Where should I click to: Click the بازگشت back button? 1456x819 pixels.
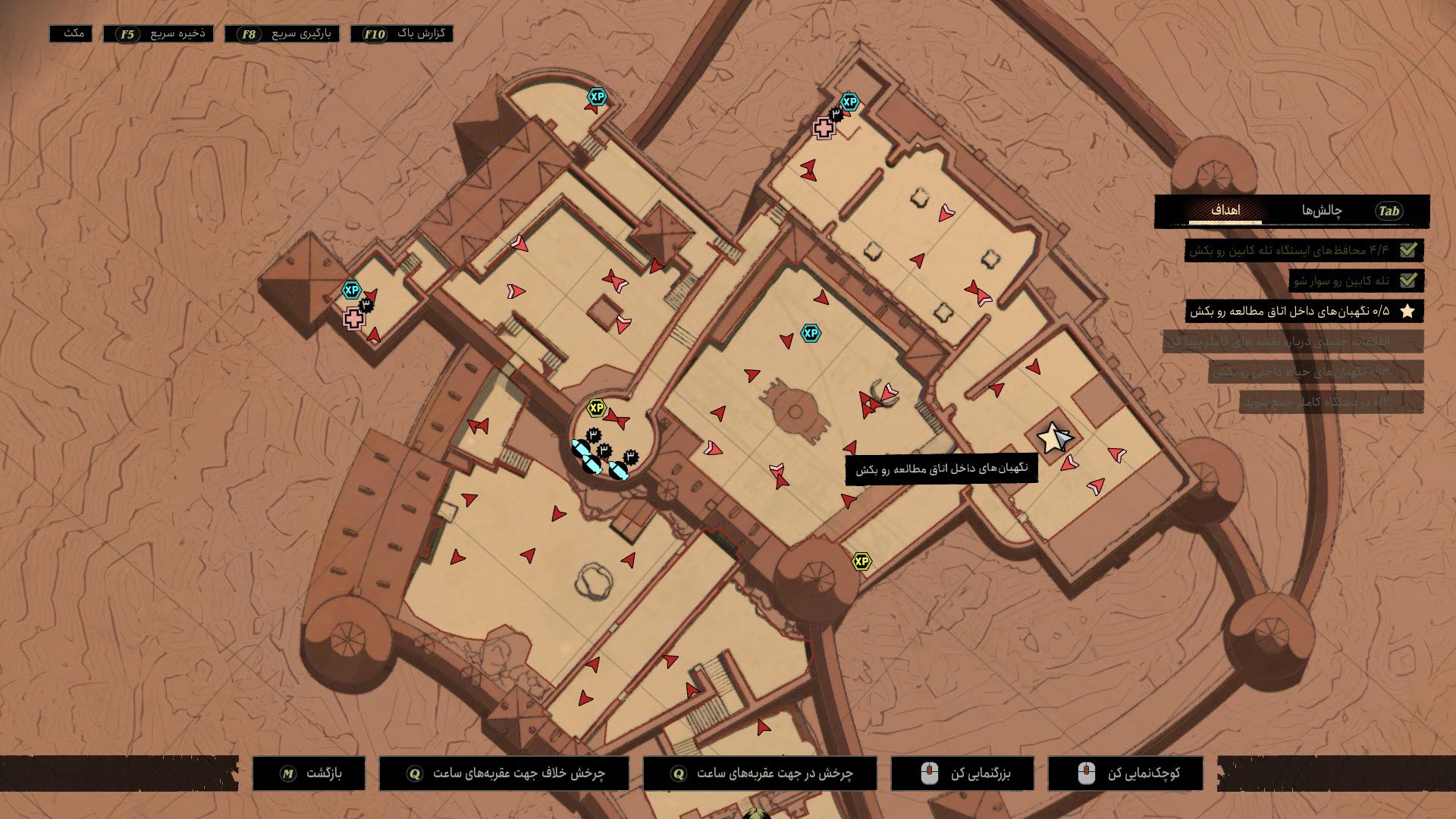tap(309, 773)
